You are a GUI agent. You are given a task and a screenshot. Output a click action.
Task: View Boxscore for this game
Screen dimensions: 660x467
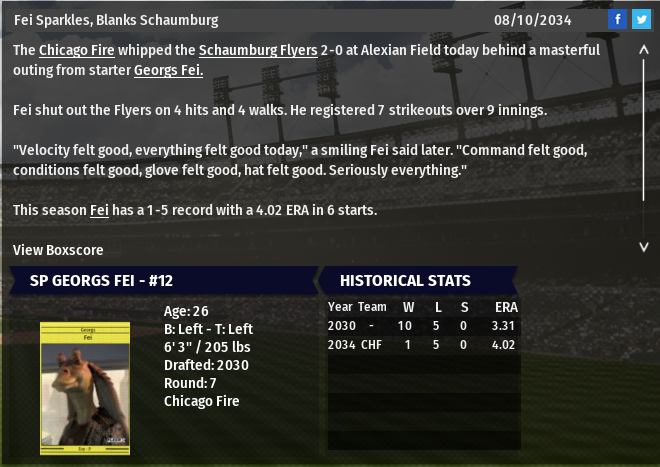[x=58, y=250]
